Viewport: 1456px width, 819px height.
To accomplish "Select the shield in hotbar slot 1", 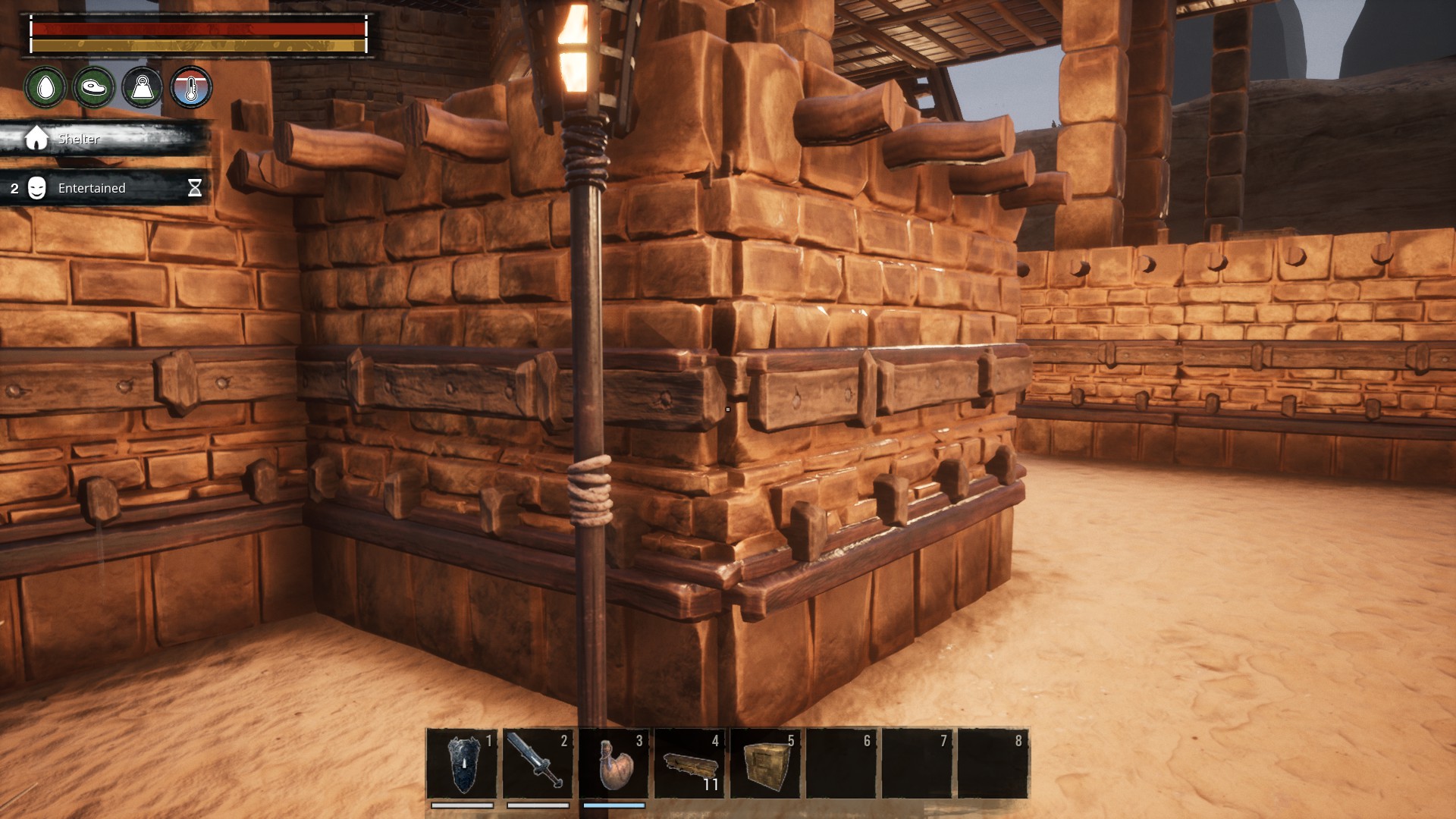I will (x=462, y=764).
